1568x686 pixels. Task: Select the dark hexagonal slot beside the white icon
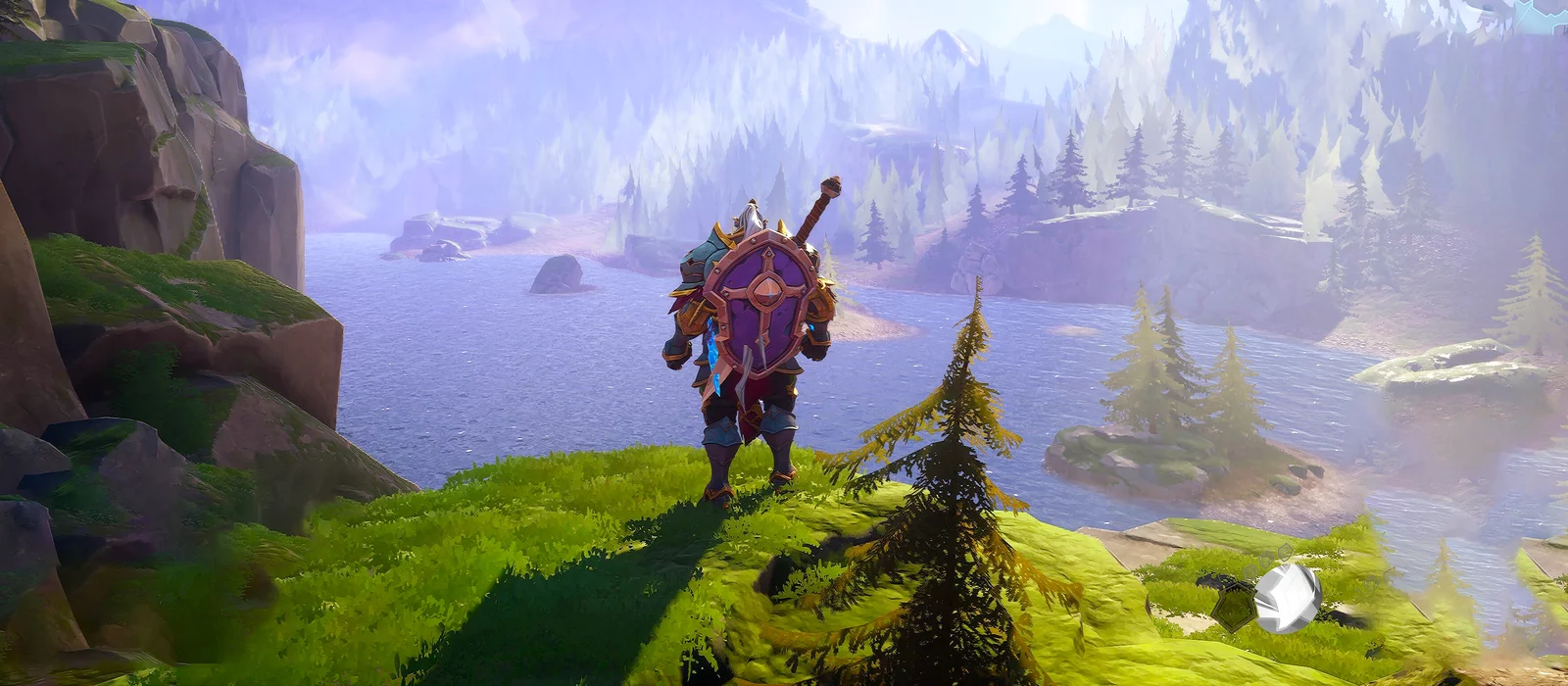coord(1233,610)
